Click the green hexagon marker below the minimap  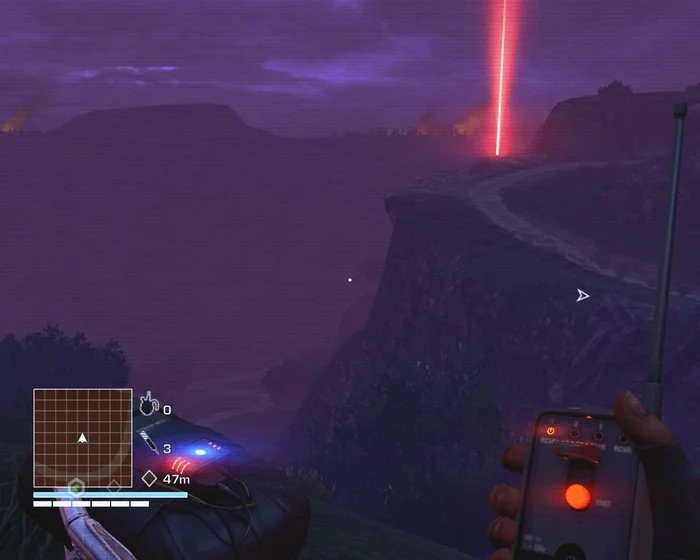(x=75, y=487)
